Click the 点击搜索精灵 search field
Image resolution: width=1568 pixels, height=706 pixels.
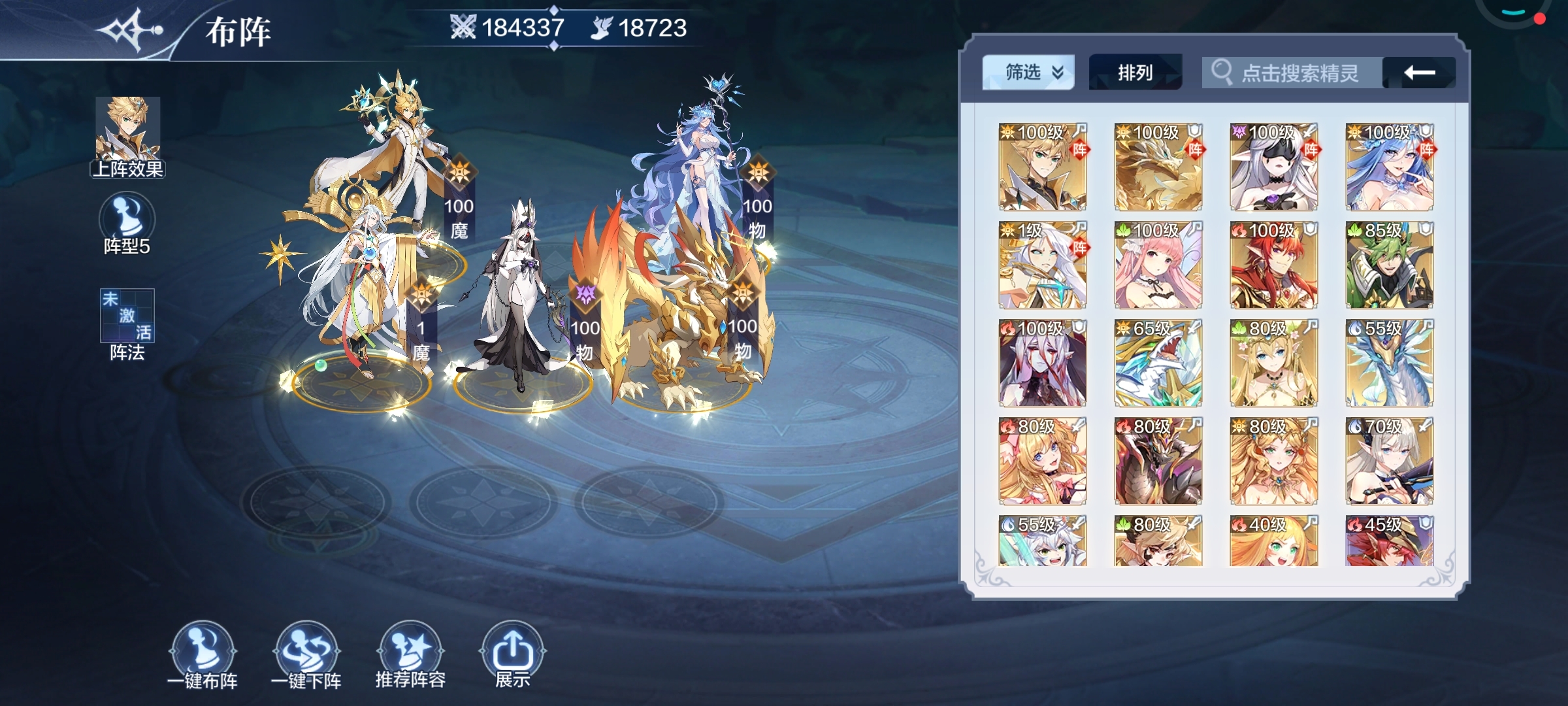click(x=1294, y=72)
